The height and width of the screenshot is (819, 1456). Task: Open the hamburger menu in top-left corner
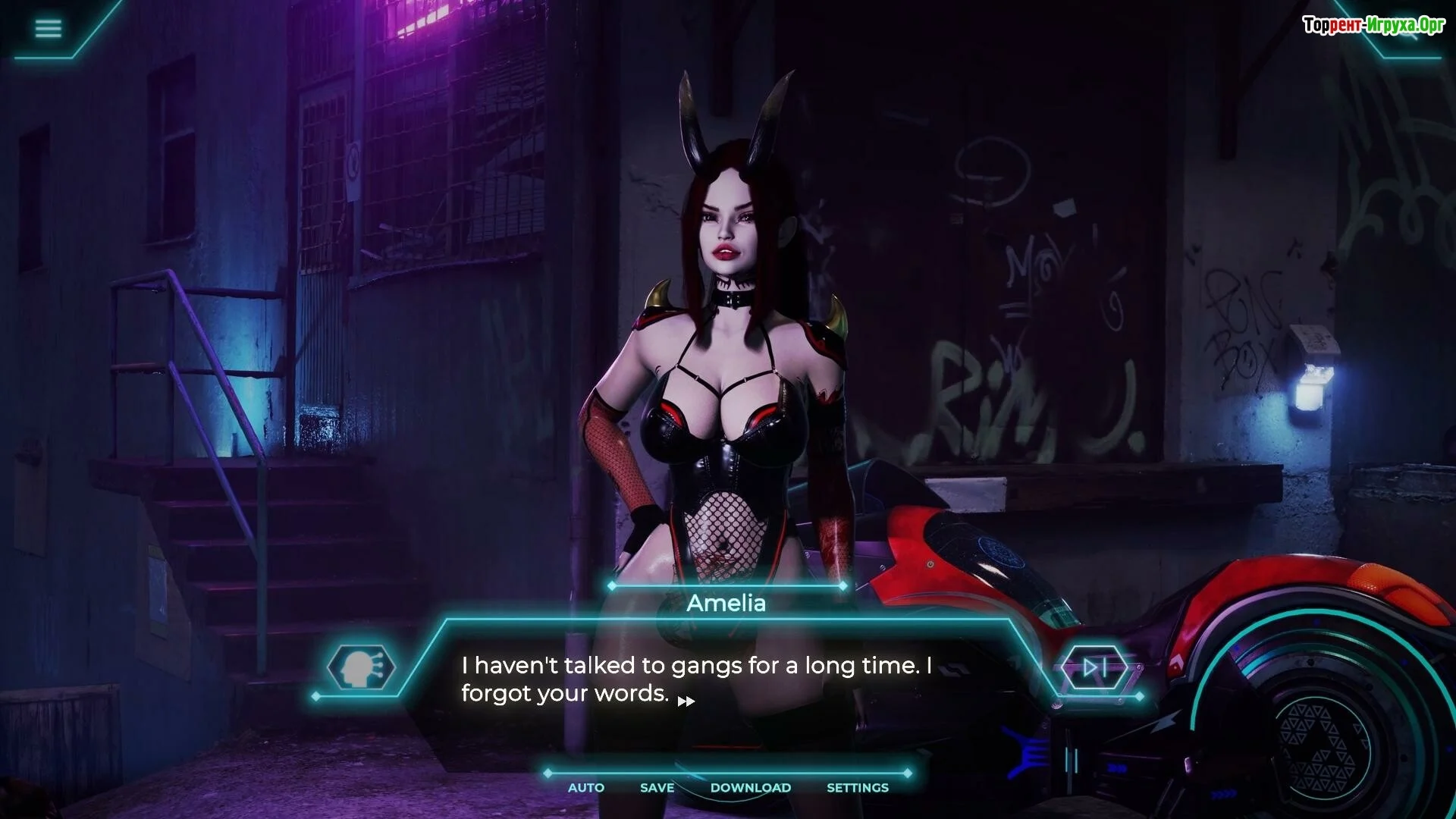pos(48,29)
